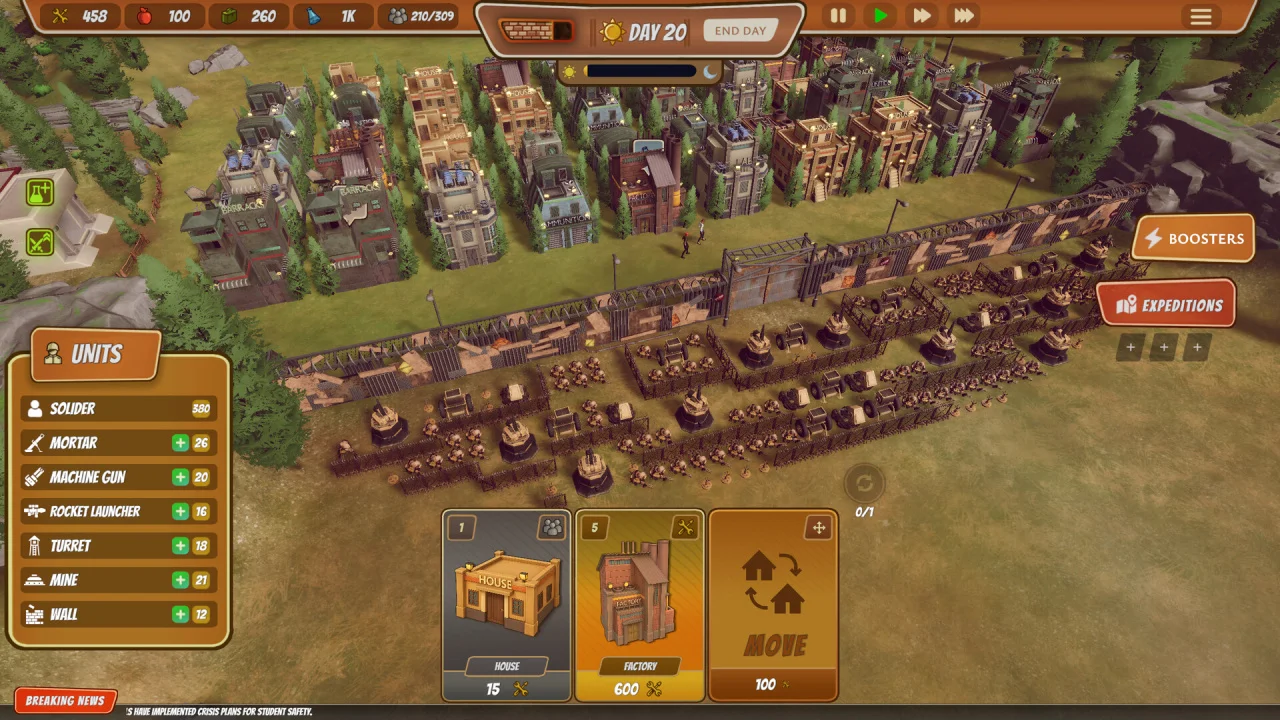The image size is (1280, 720).
Task: Click the reroll cards refresh icon
Action: (864, 484)
